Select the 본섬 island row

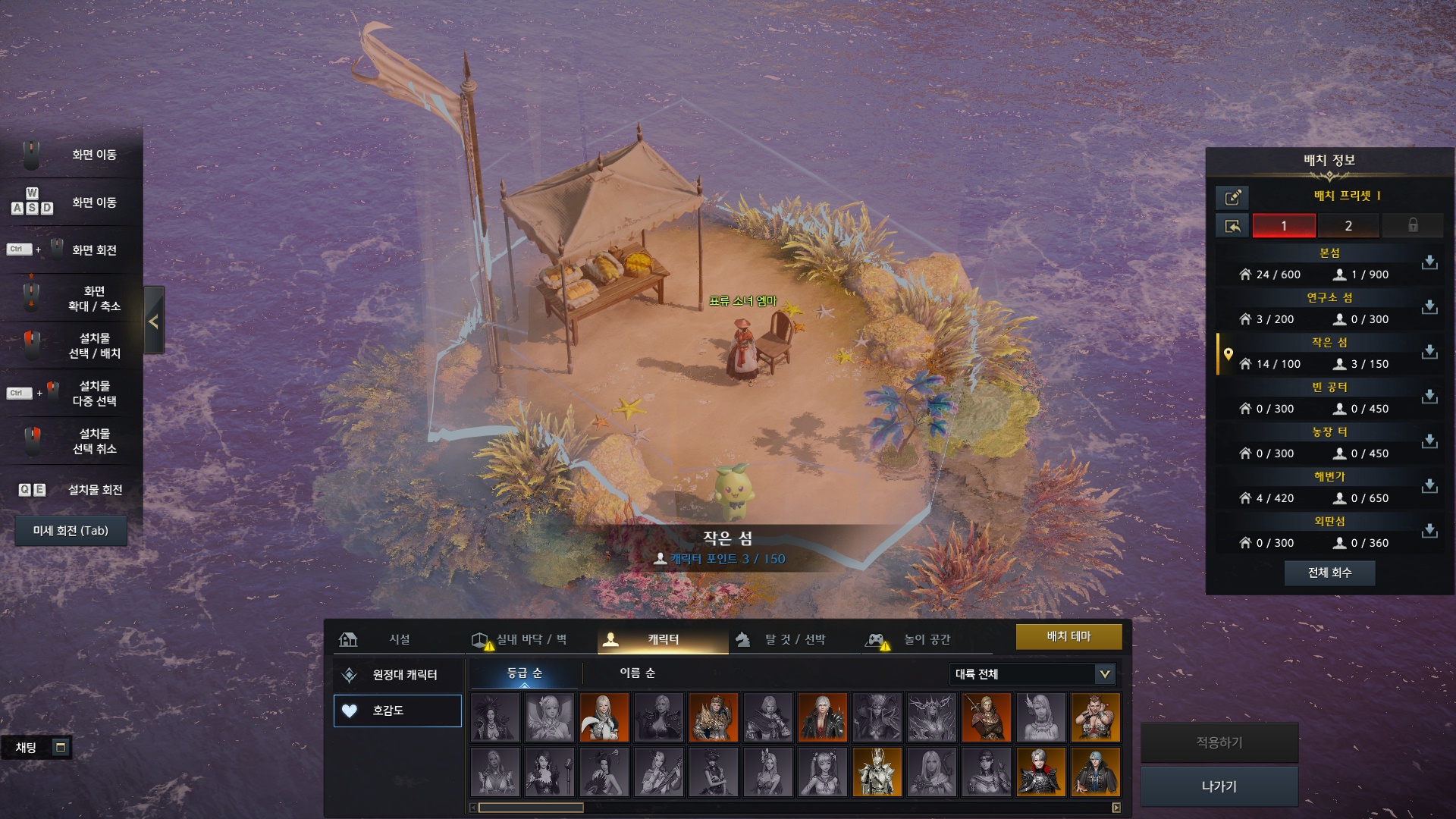click(x=1319, y=264)
